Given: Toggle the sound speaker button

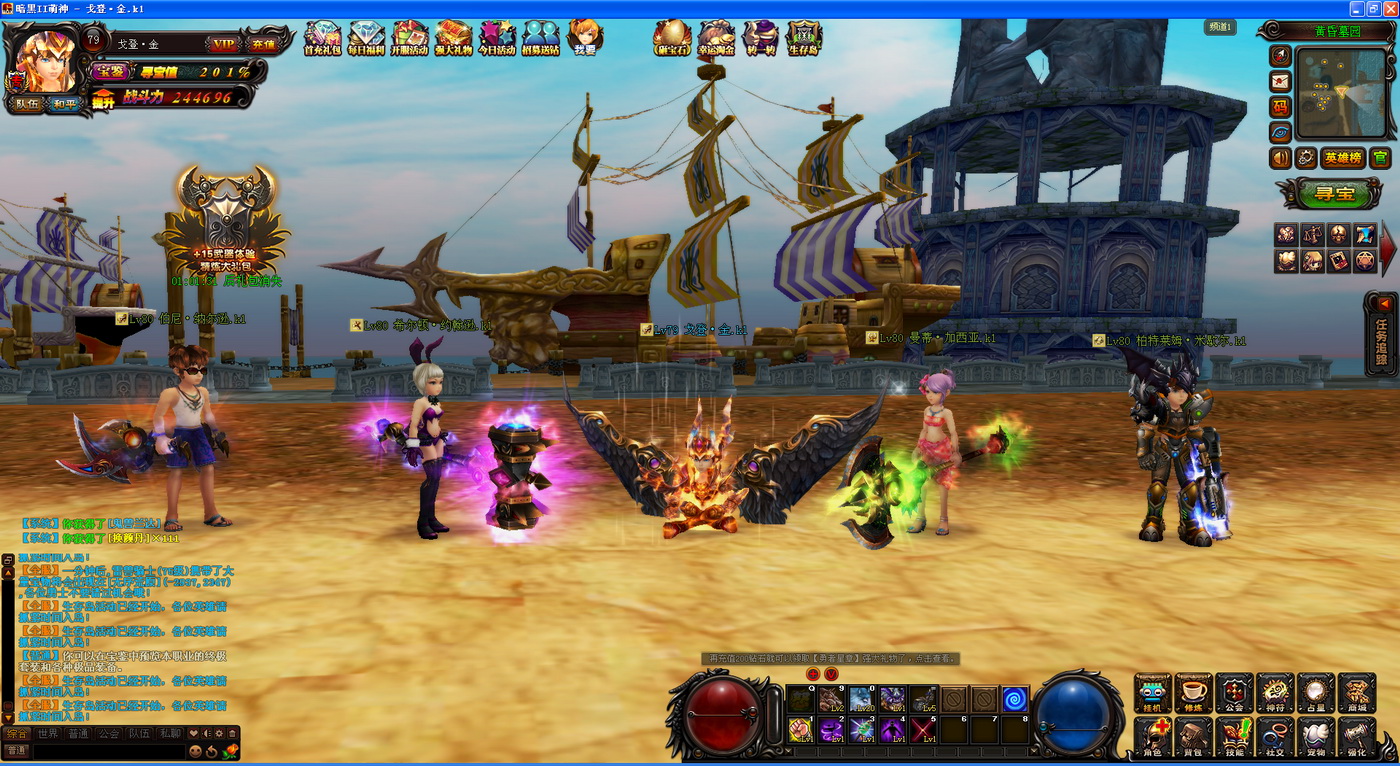Looking at the screenshot, I should (x=1280, y=158).
